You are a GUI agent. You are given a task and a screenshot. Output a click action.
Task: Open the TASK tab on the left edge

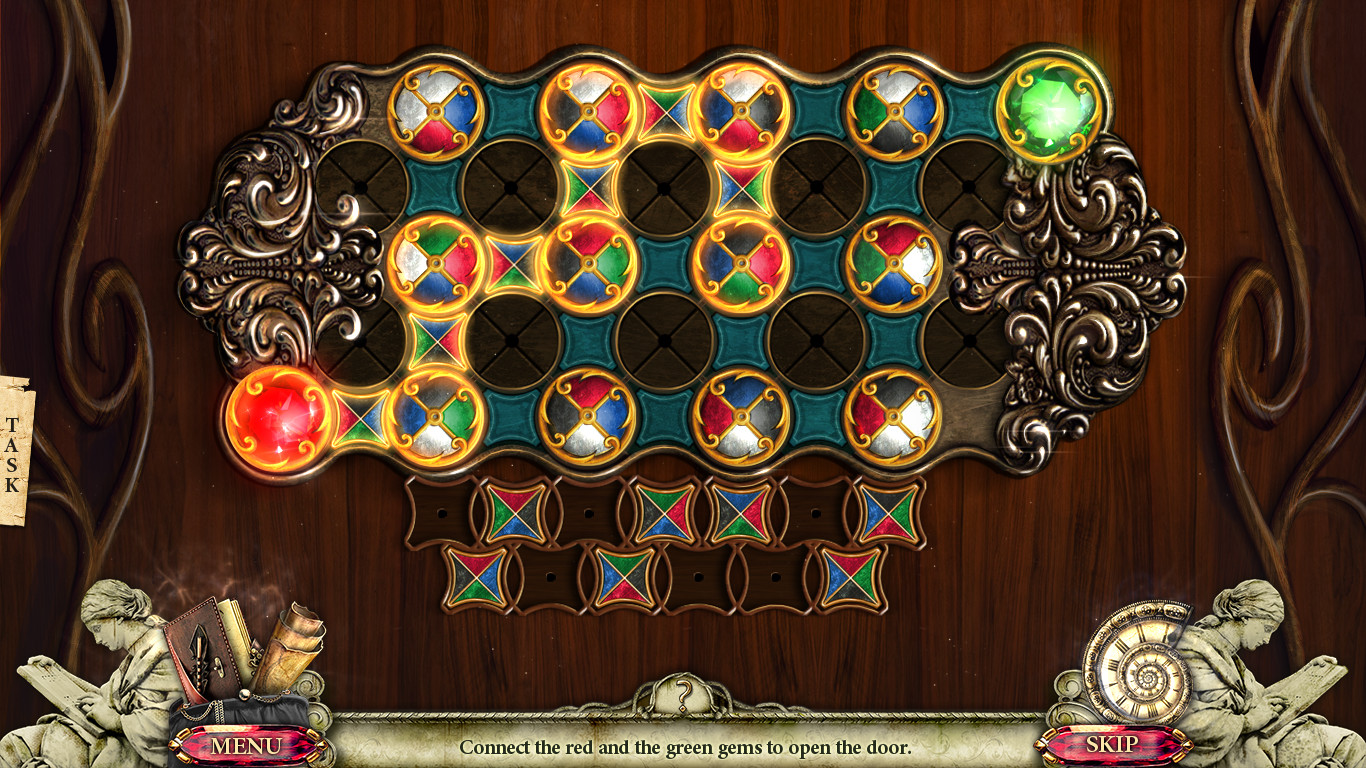pos(13,450)
